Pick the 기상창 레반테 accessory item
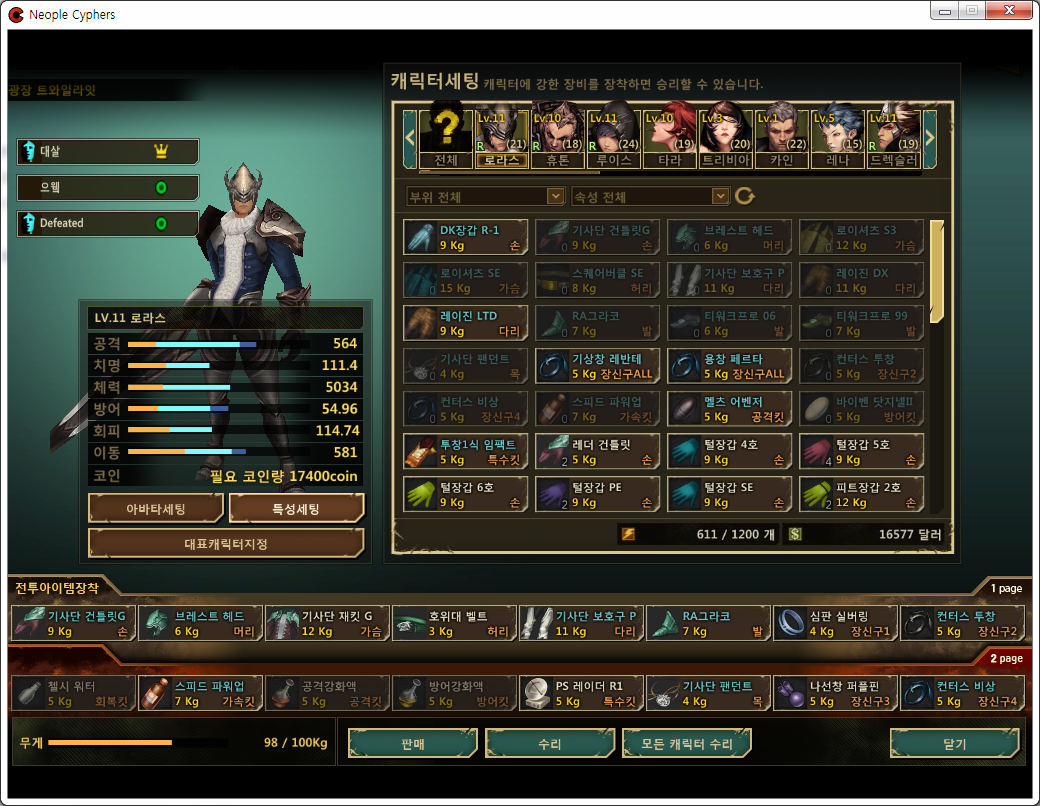 598,366
